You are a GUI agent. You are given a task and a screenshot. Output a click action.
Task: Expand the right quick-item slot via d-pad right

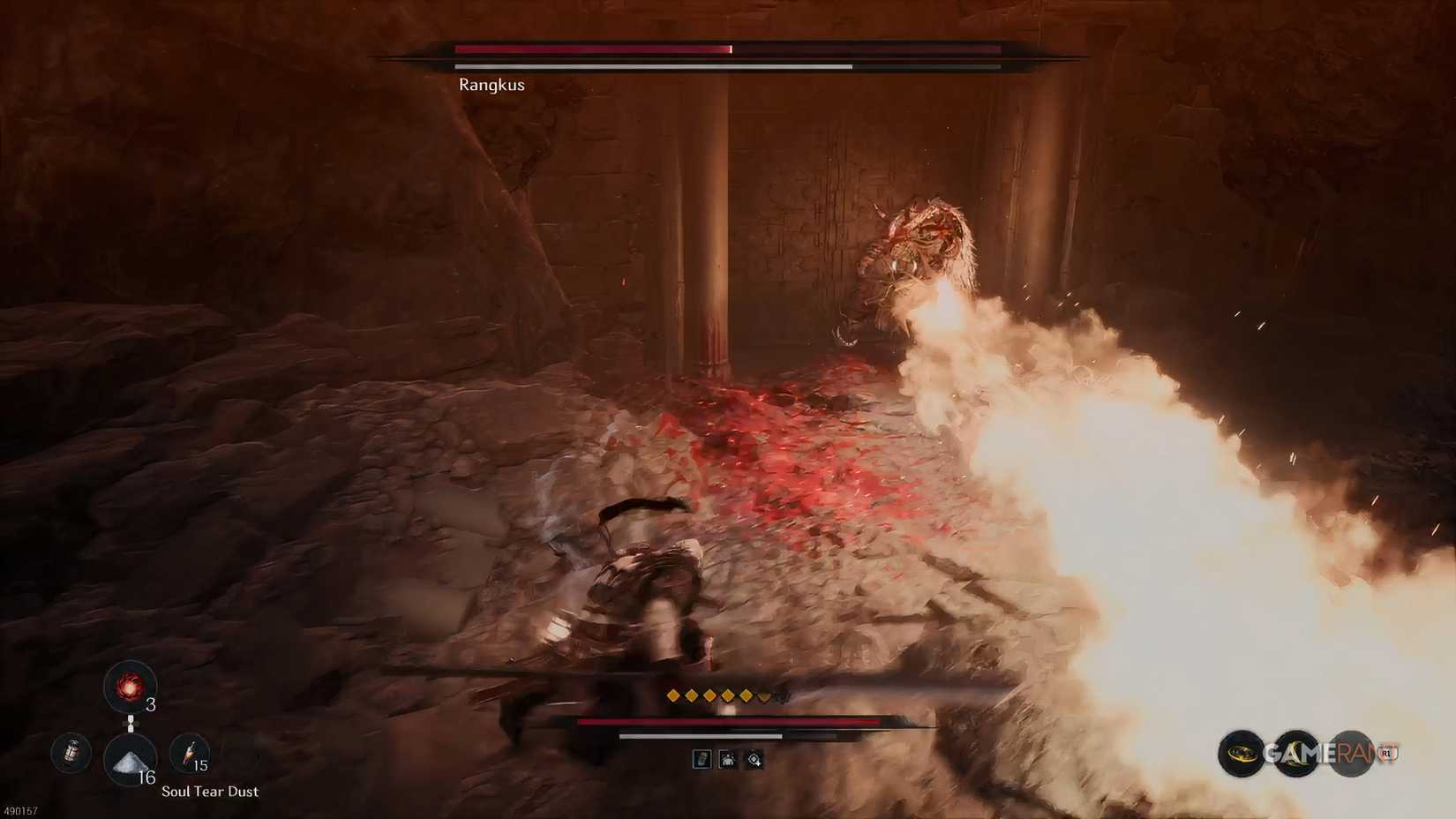tap(139, 724)
